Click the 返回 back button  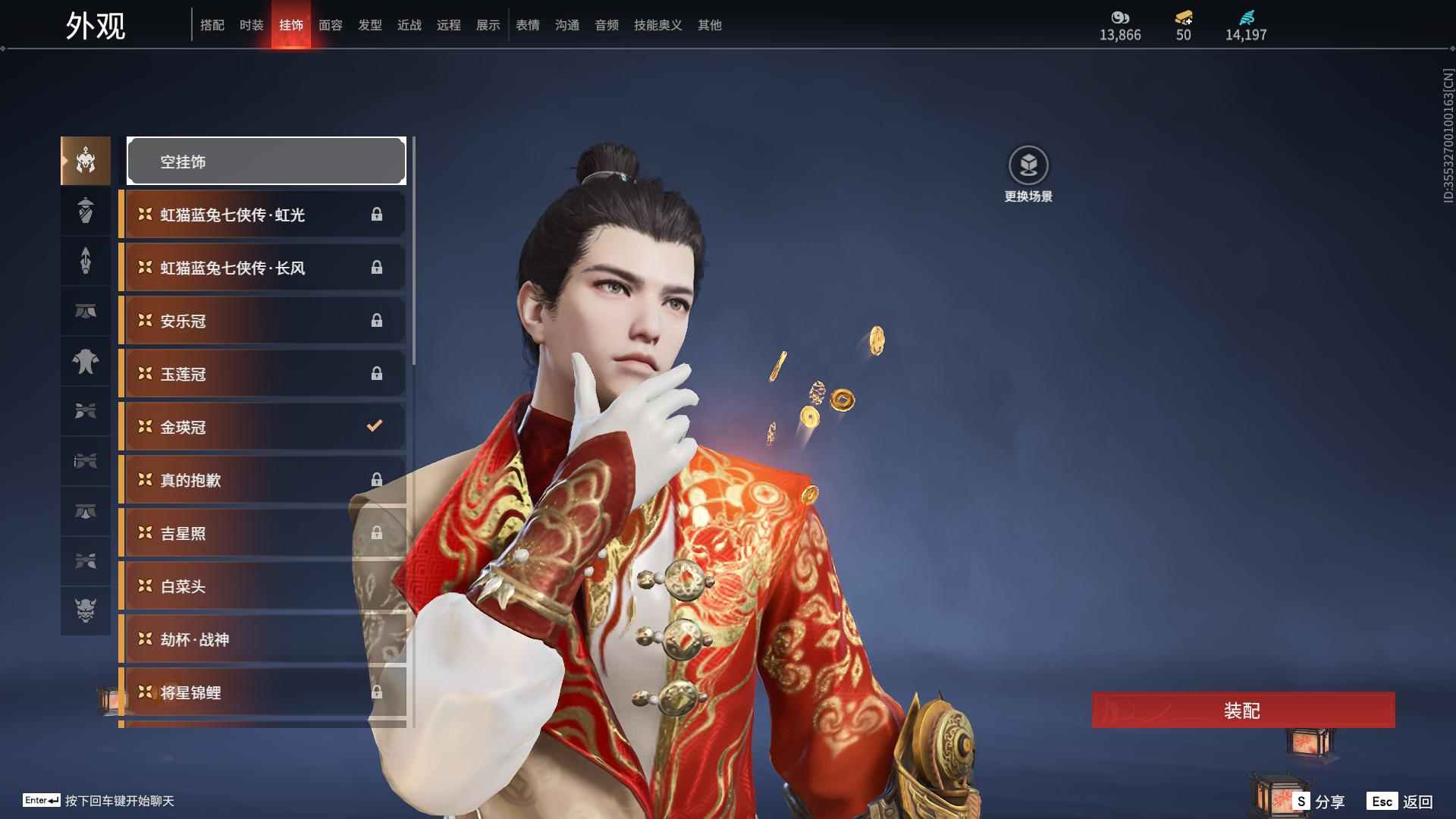tap(1400, 802)
